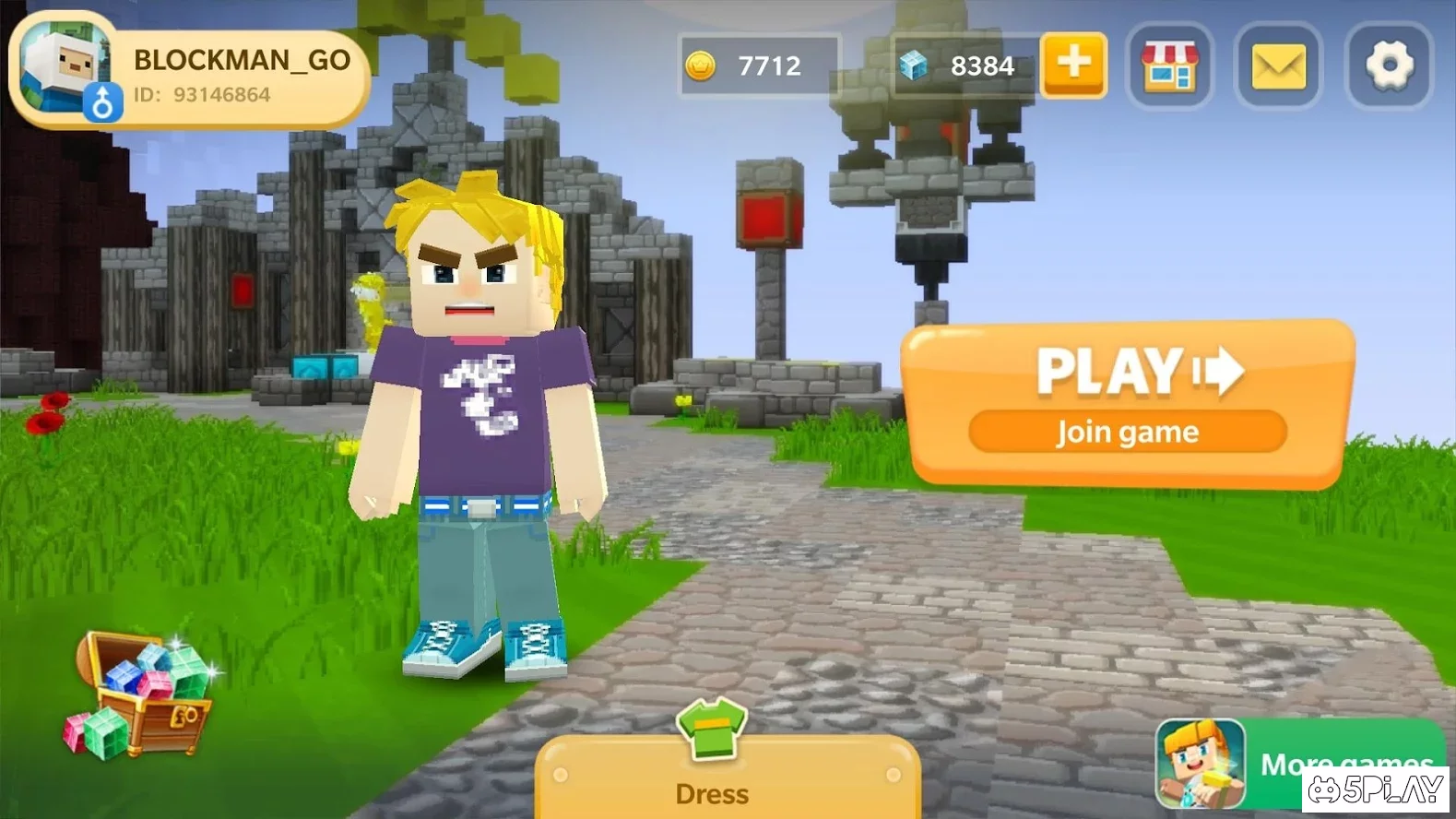Click the BLOCKMAN_GO username label

(x=242, y=61)
